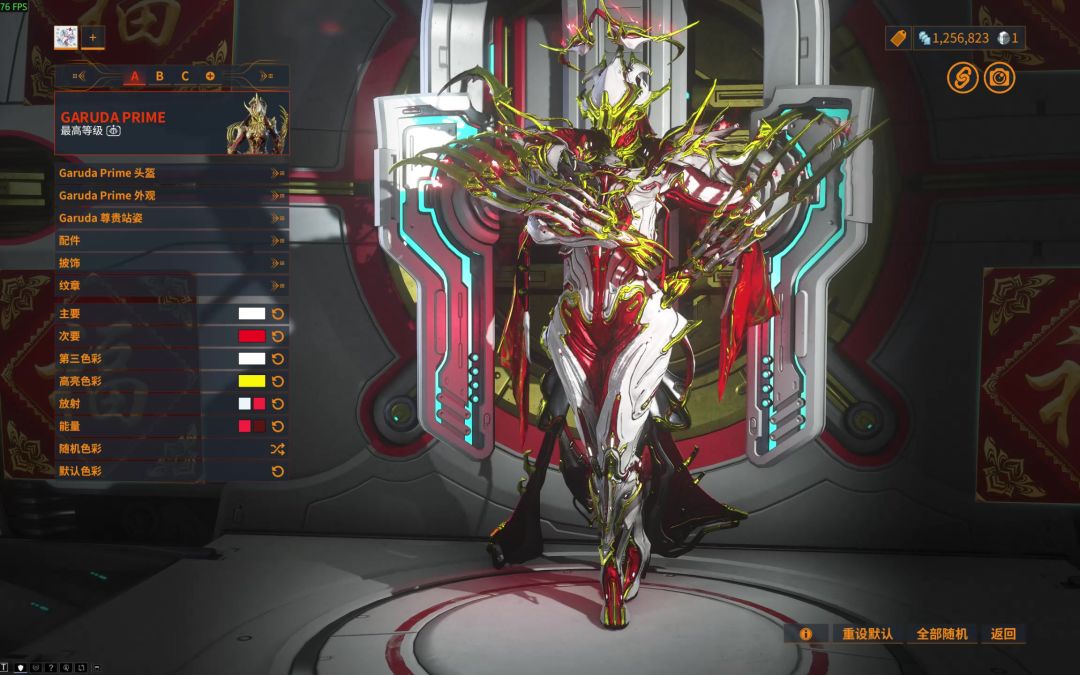Open the 配件 attachments menu
The image size is (1080, 675).
click(171, 241)
